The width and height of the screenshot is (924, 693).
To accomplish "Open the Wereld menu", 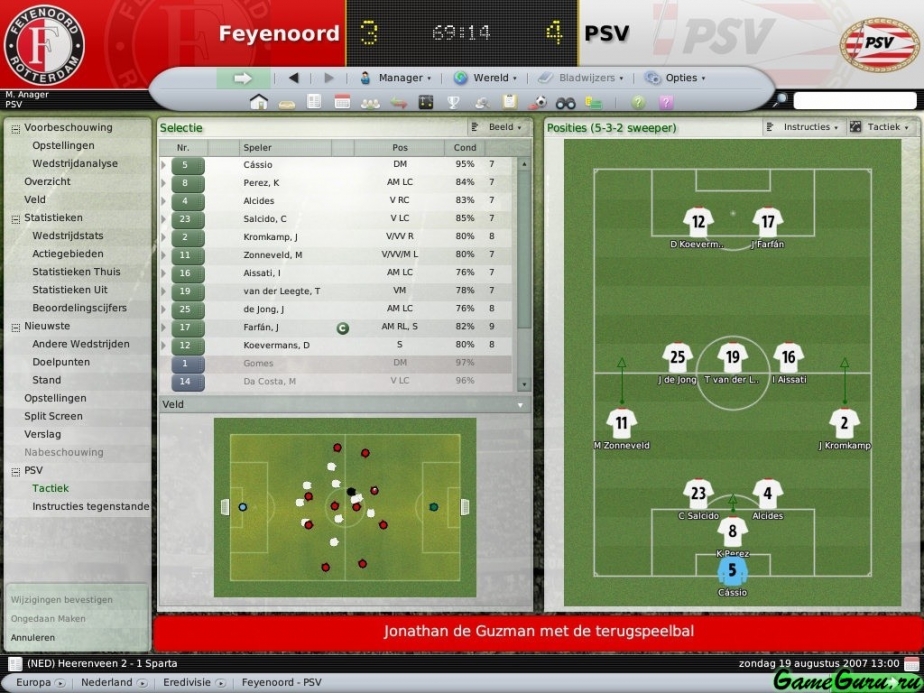I will tap(485, 78).
